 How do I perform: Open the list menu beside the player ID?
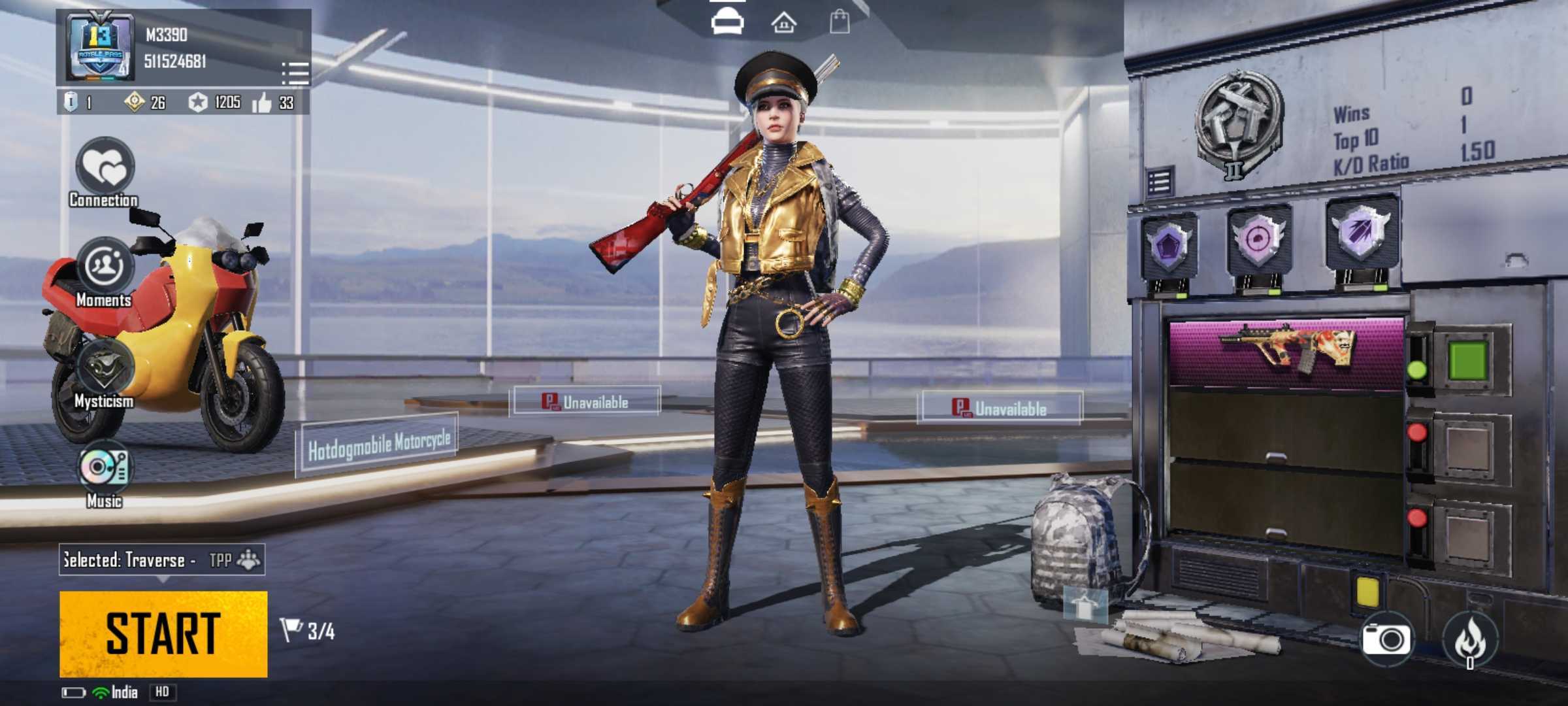click(x=295, y=73)
